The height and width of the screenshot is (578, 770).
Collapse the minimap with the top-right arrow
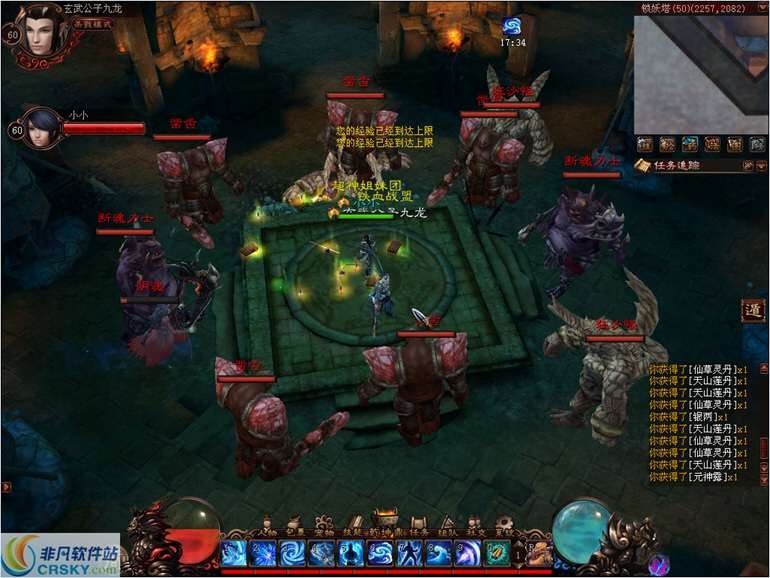click(762, 8)
